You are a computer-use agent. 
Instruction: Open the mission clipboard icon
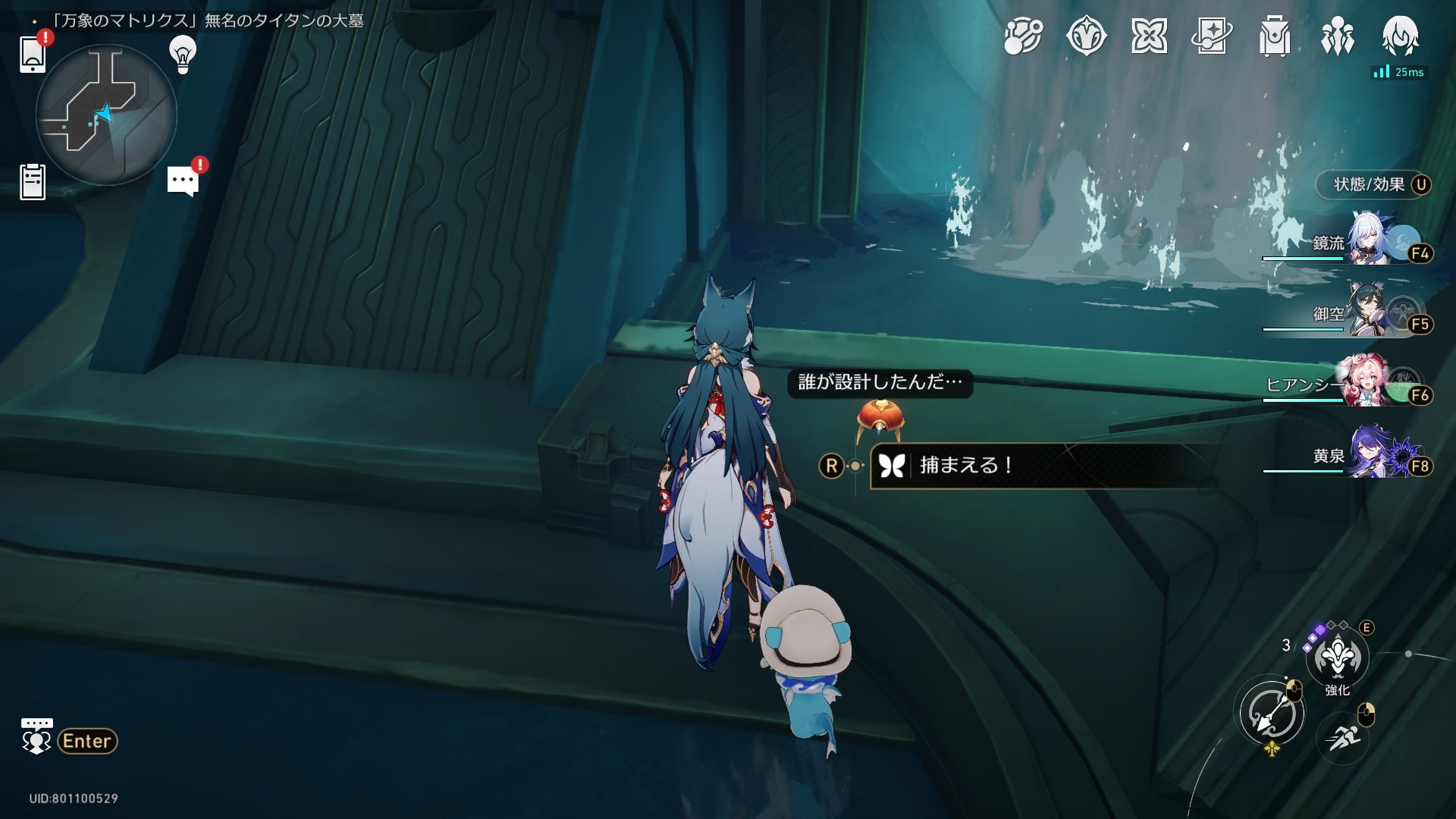(x=33, y=182)
